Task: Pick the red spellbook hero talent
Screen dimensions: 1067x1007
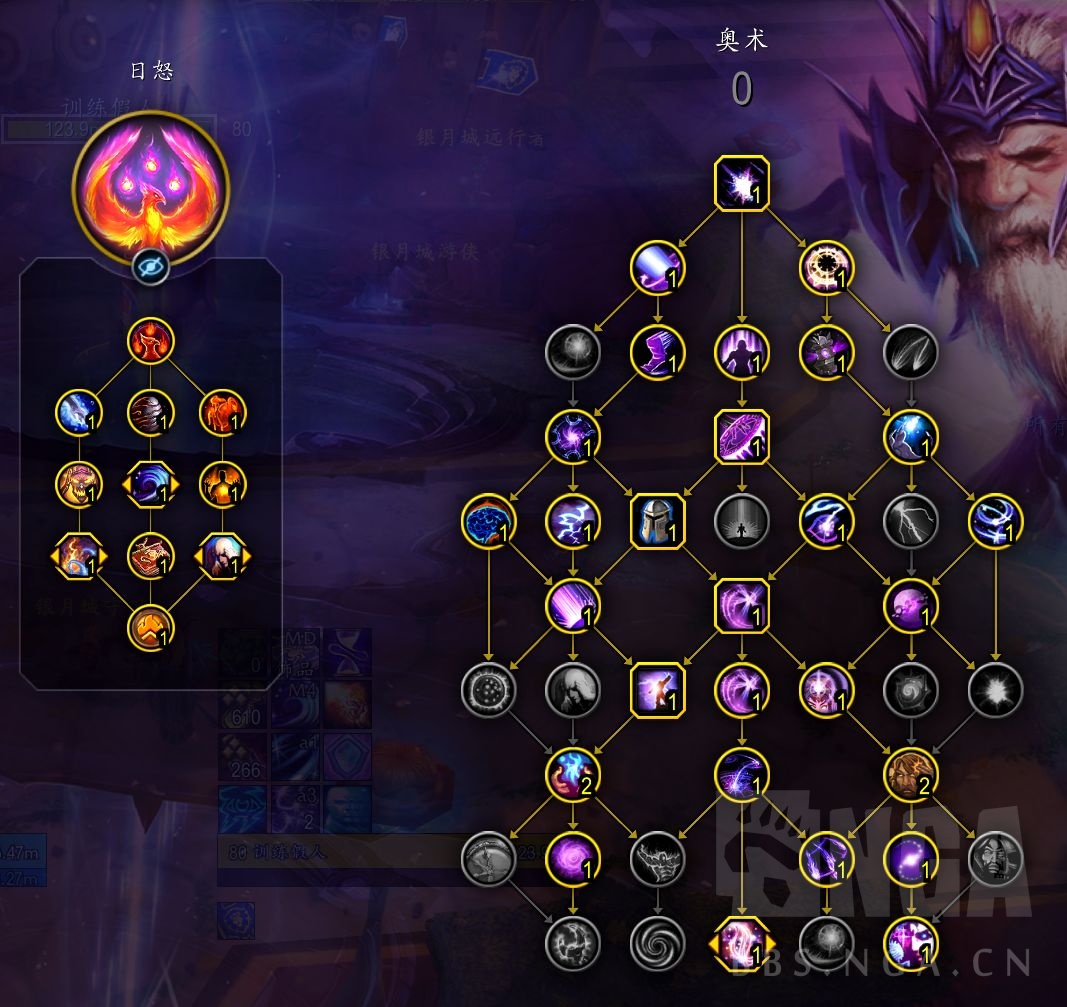Action: point(151,556)
